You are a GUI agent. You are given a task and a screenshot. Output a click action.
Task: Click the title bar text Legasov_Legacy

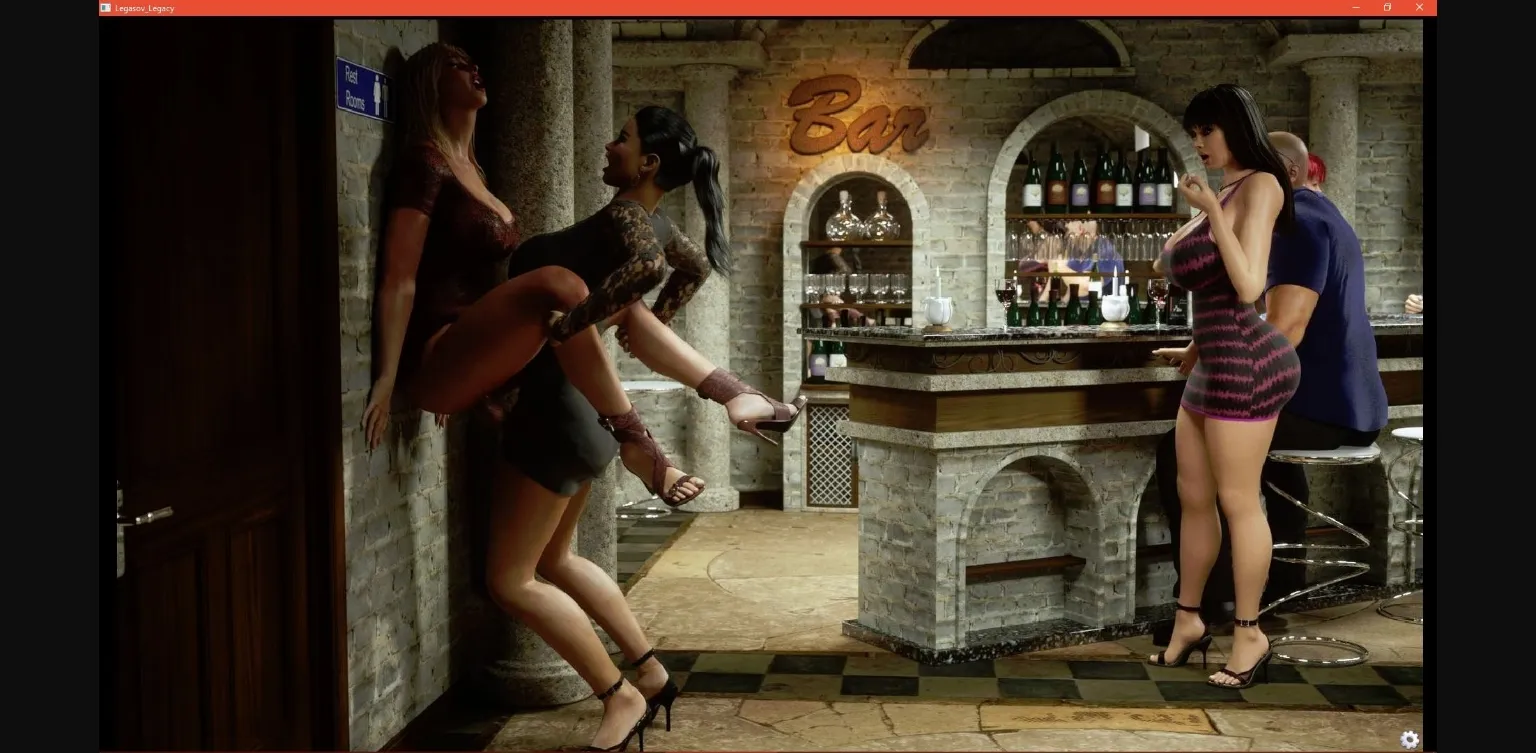tap(143, 7)
